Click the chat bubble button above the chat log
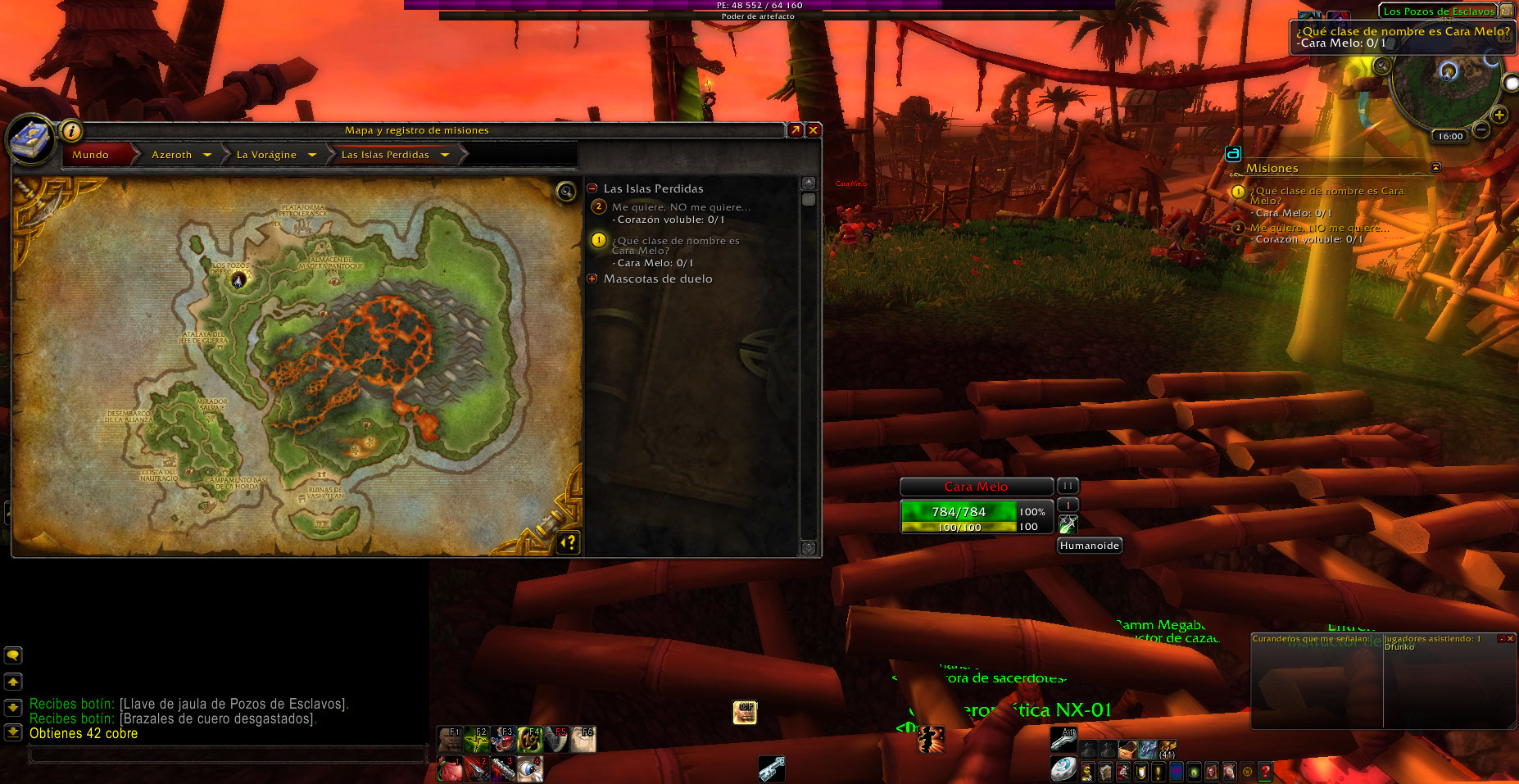 tap(13, 655)
